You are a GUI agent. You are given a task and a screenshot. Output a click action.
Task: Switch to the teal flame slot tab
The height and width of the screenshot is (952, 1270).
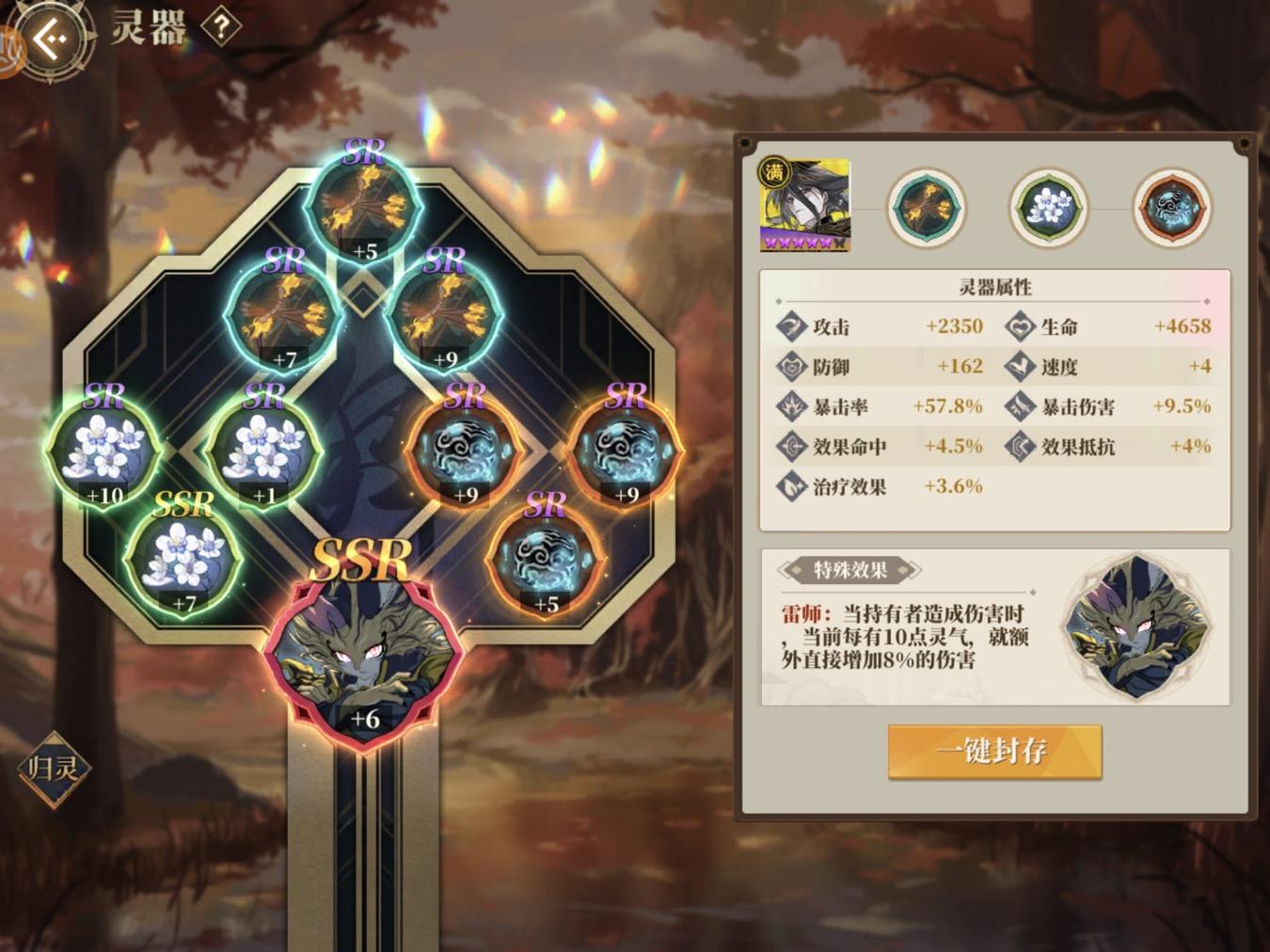tap(927, 207)
